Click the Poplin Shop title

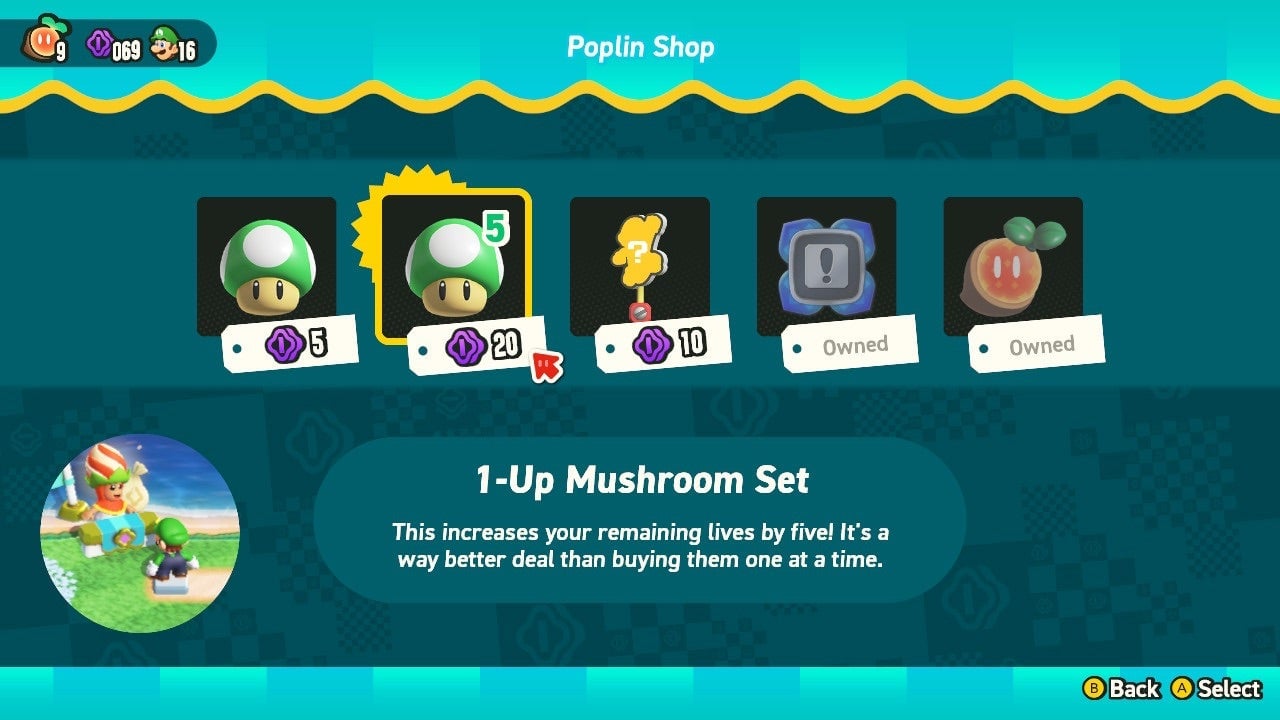click(640, 46)
